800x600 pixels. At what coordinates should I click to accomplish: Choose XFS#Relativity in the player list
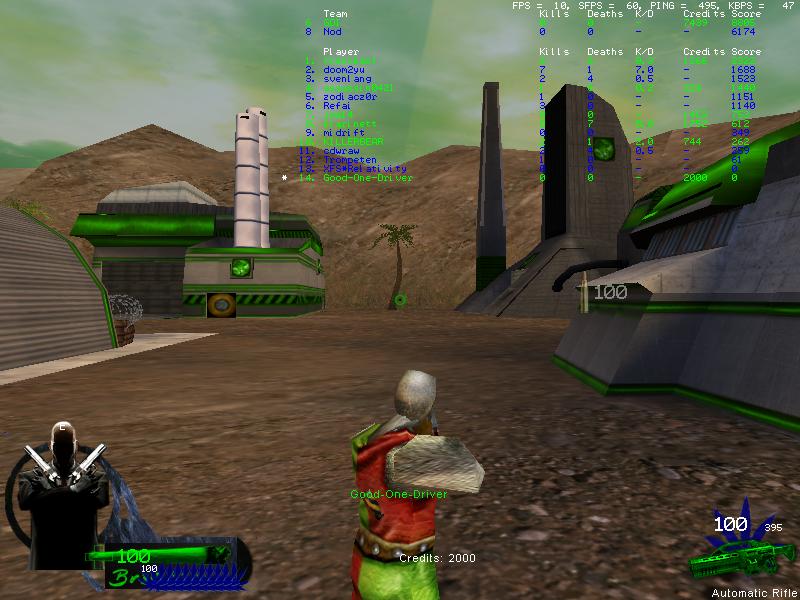coord(364,169)
